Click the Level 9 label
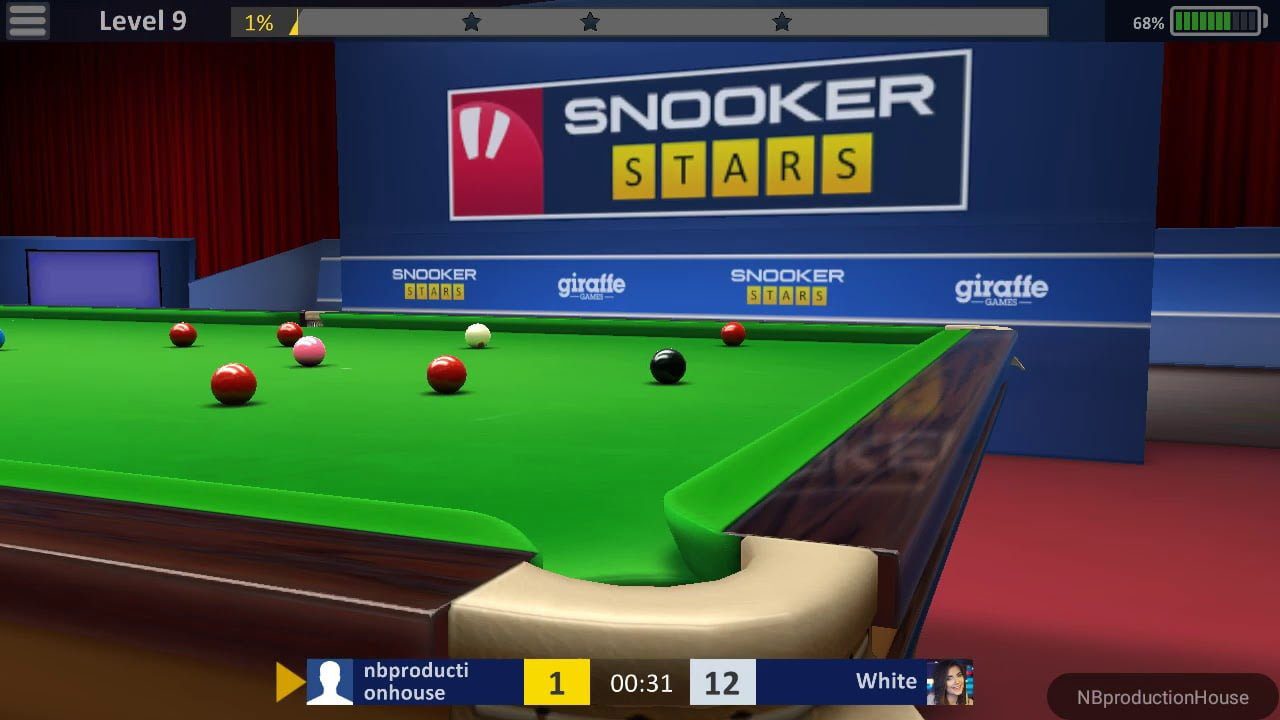The width and height of the screenshot is (1280, 720). click(145, 20)
